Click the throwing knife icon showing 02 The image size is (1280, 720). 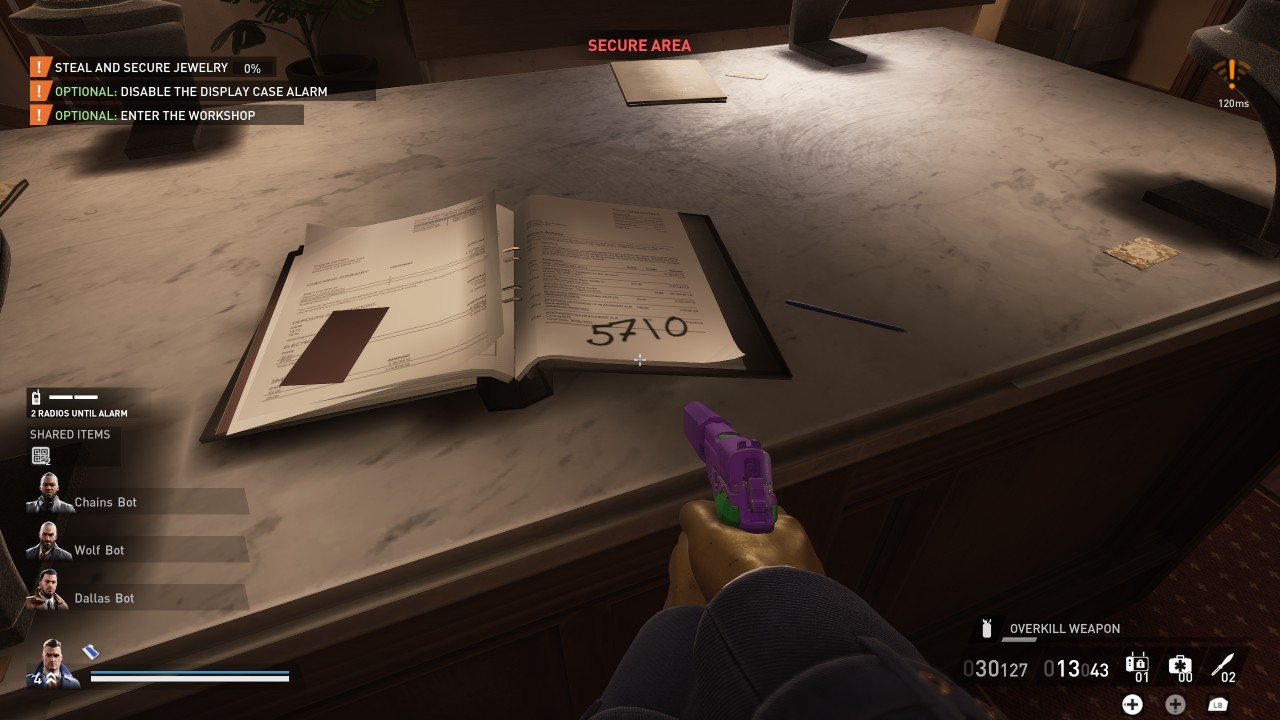1223,662
